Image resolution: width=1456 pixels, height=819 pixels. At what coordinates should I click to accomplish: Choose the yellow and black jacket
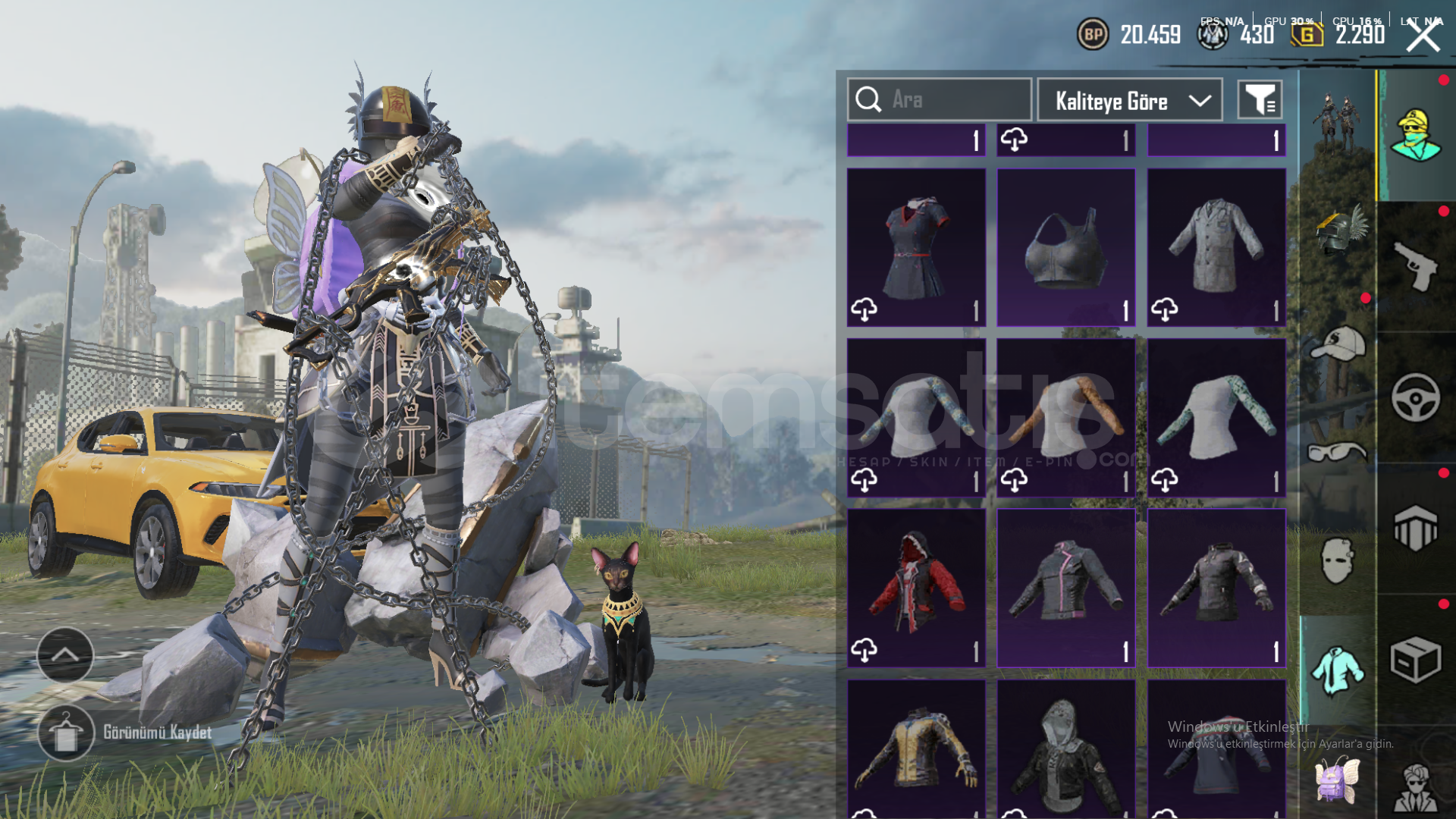[x=916, y=749]
